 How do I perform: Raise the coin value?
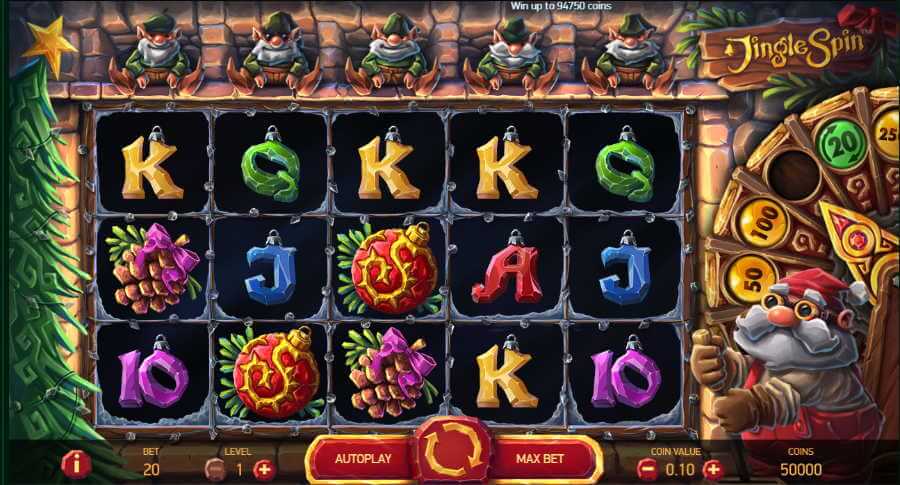[712, 468]
